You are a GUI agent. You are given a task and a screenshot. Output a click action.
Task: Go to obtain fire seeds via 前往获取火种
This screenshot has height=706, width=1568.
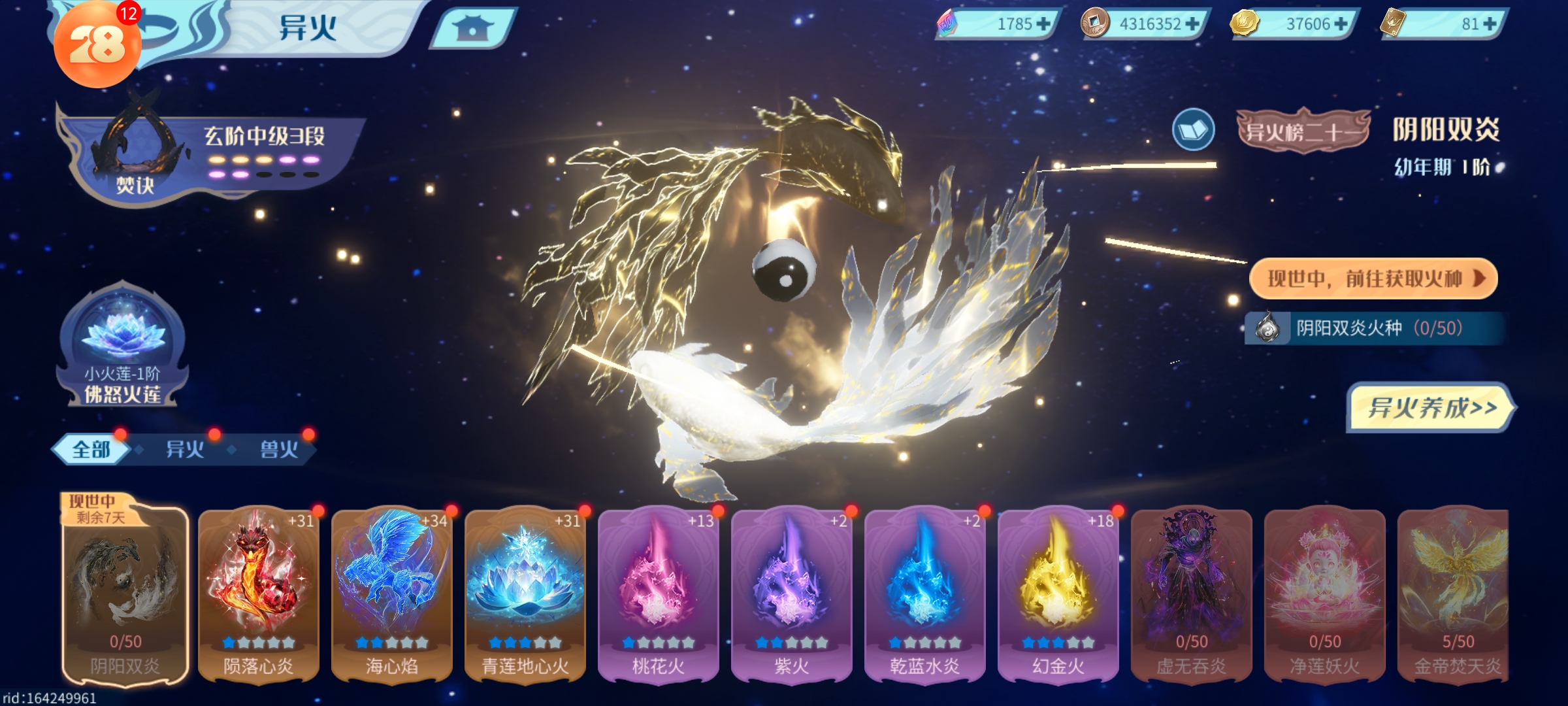(x=1373, y=279)
